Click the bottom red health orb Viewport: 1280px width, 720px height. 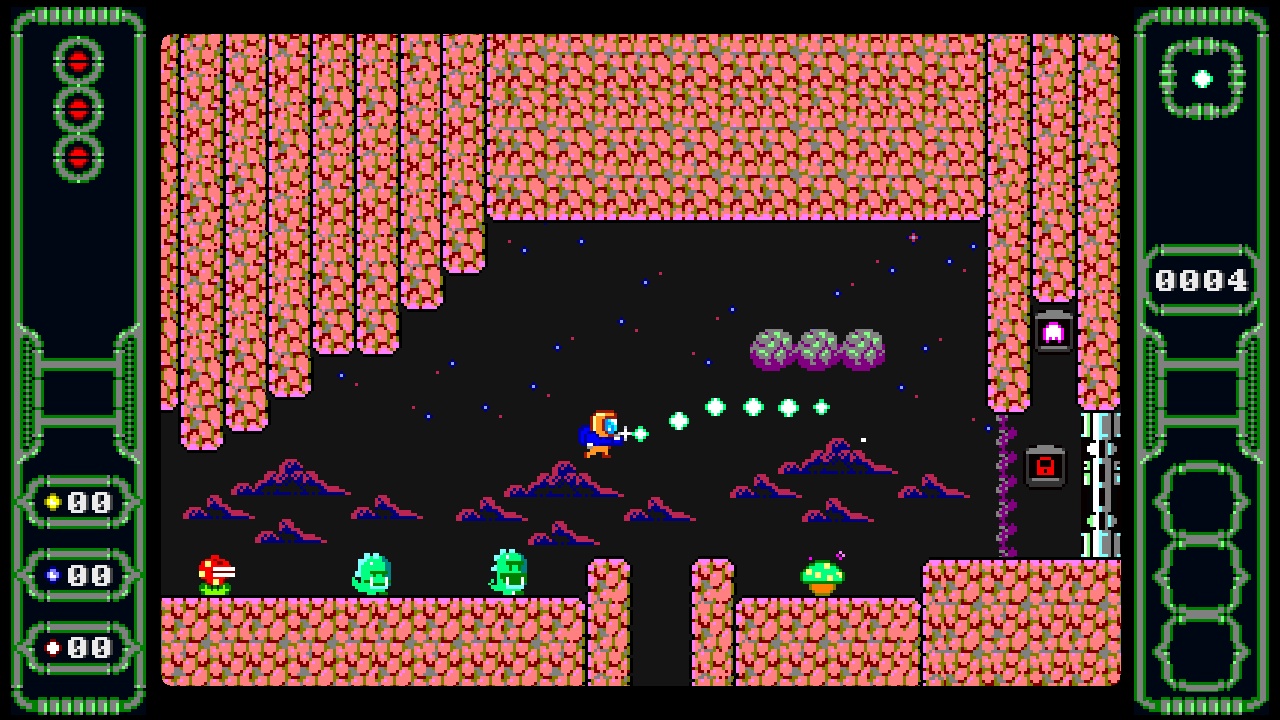coord(77,156)
